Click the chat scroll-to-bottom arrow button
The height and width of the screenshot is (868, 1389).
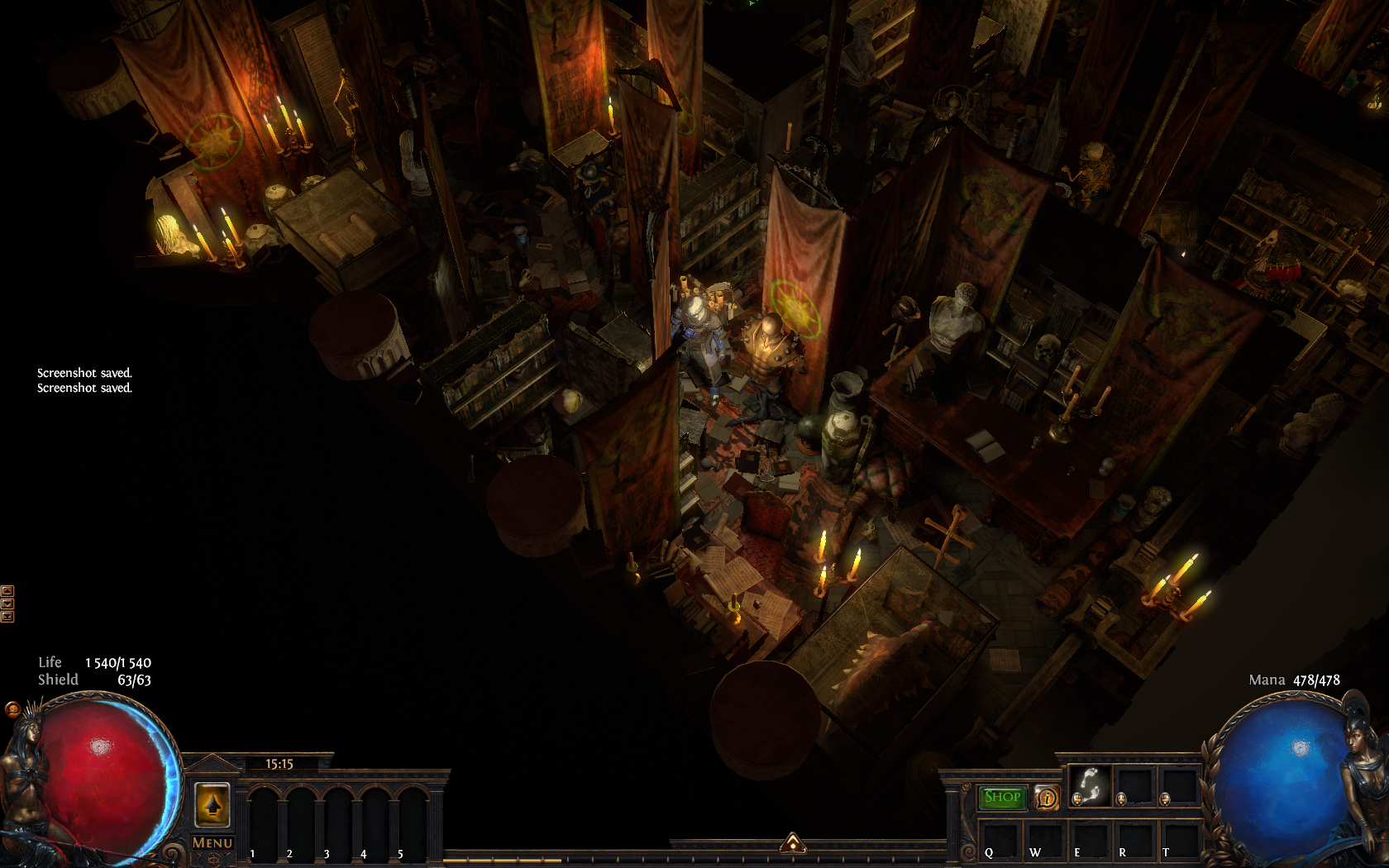tap(7, 617)
